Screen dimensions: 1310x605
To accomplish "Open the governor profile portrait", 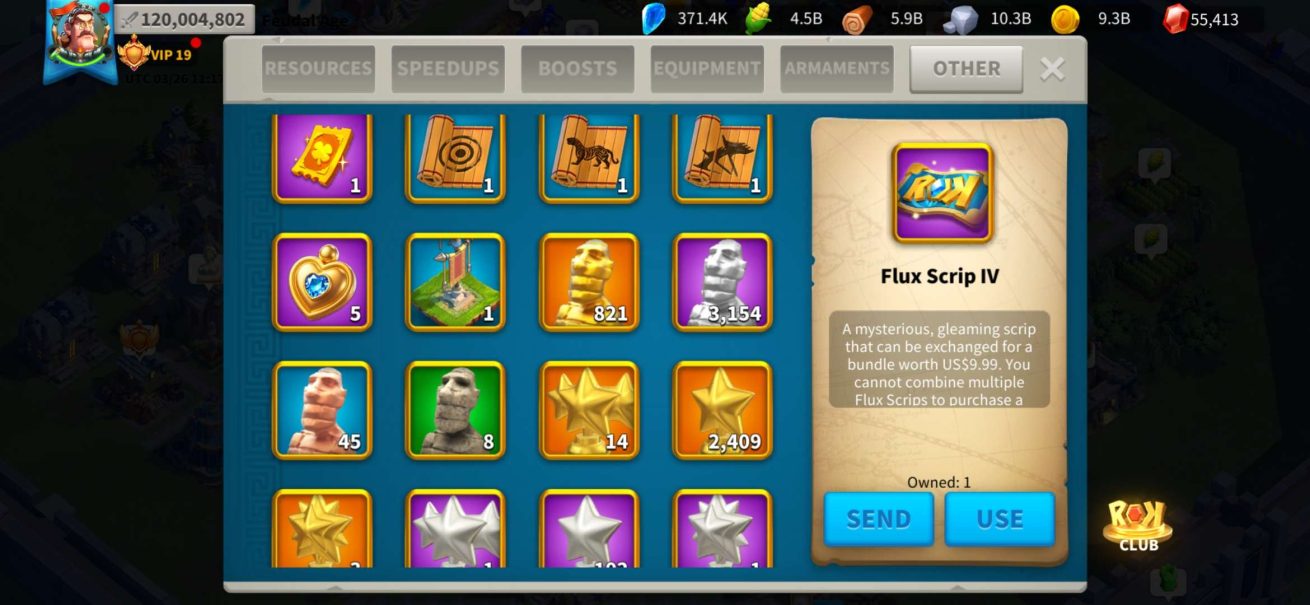I will pos(80,38).
